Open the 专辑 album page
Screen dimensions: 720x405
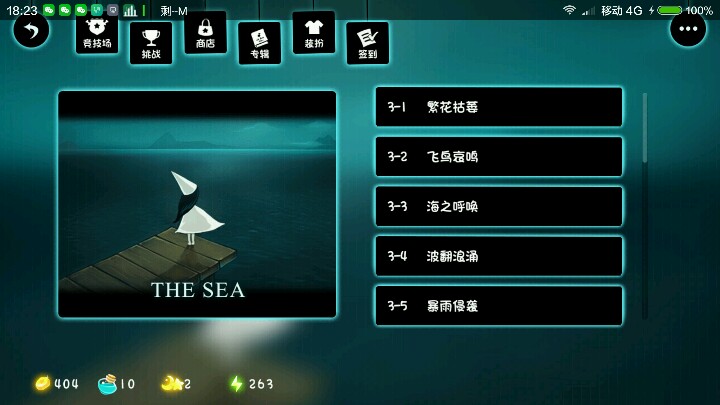coord(259,42)
